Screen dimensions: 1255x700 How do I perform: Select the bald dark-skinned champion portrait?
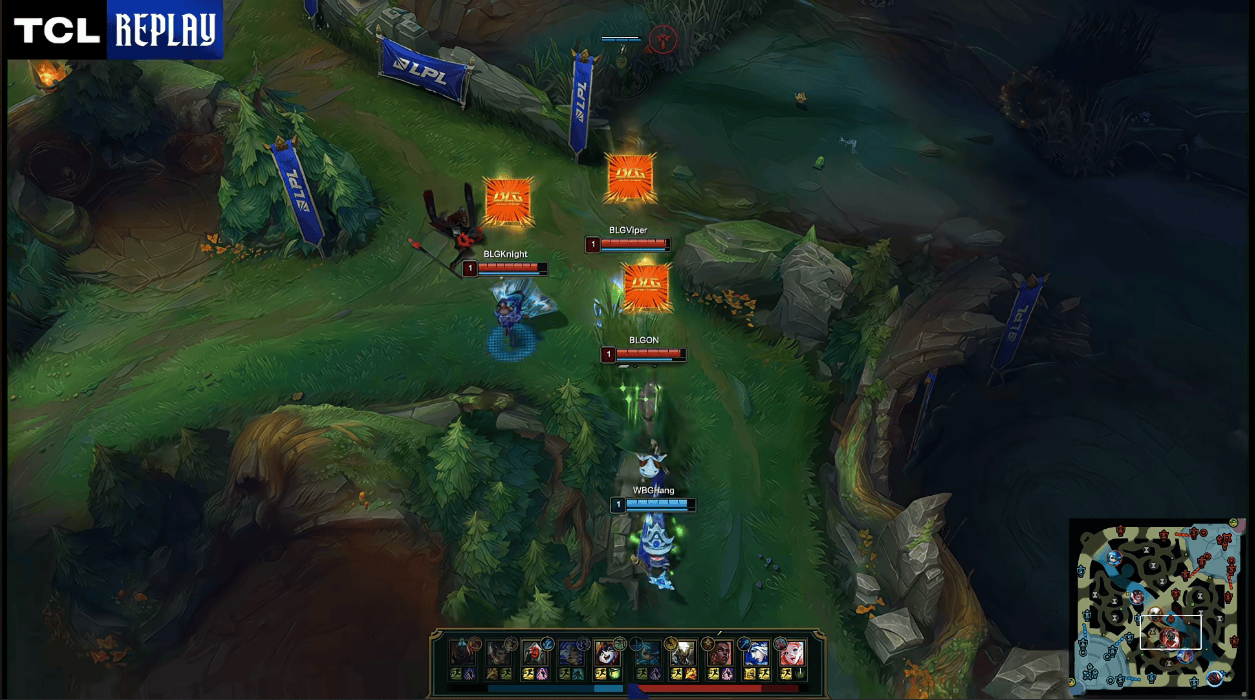click(719, 654)
